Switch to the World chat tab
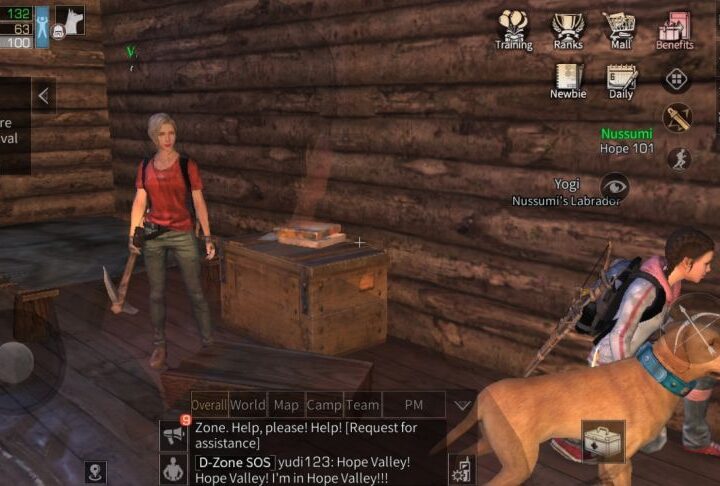The image size is (720, 486). pyautogui.click(x=248, y=405)
